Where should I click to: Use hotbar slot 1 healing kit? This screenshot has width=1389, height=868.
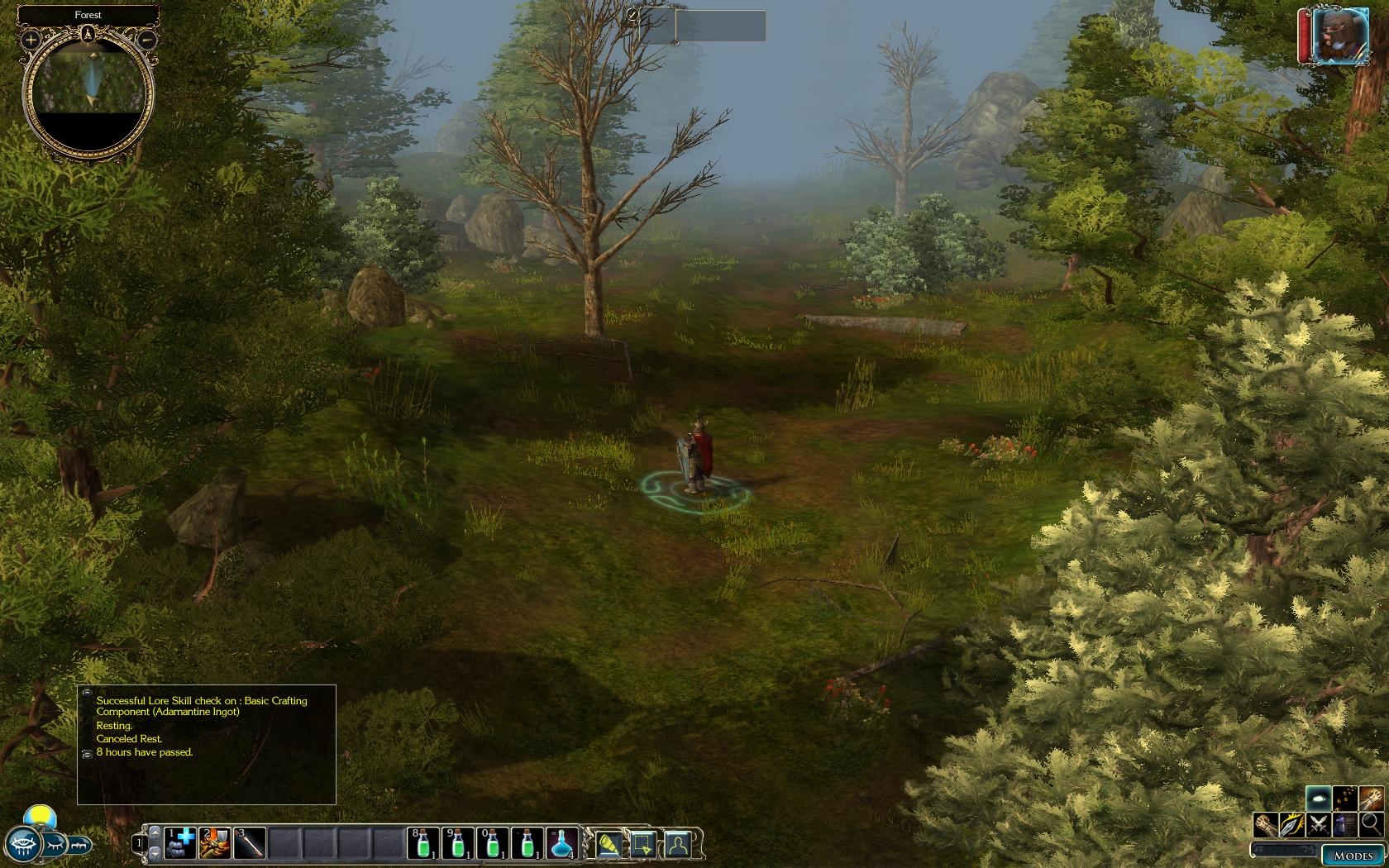[179, 843]
